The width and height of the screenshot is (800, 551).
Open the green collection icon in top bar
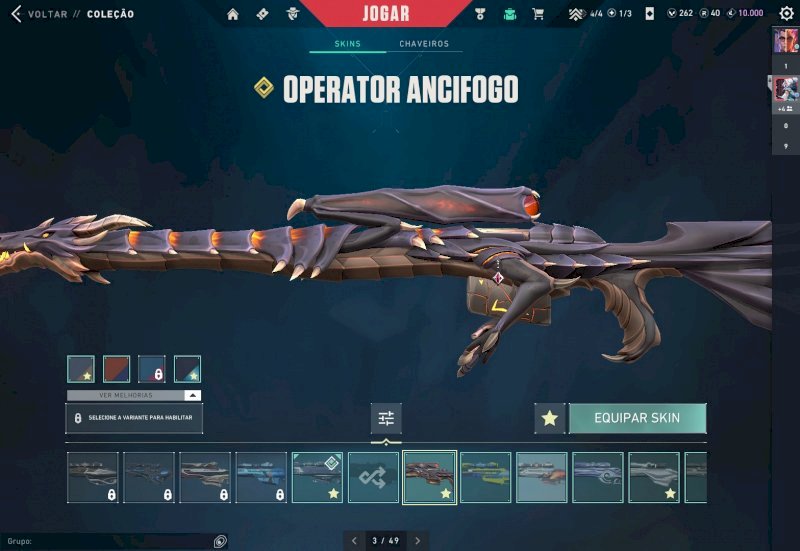click(509, 14)
